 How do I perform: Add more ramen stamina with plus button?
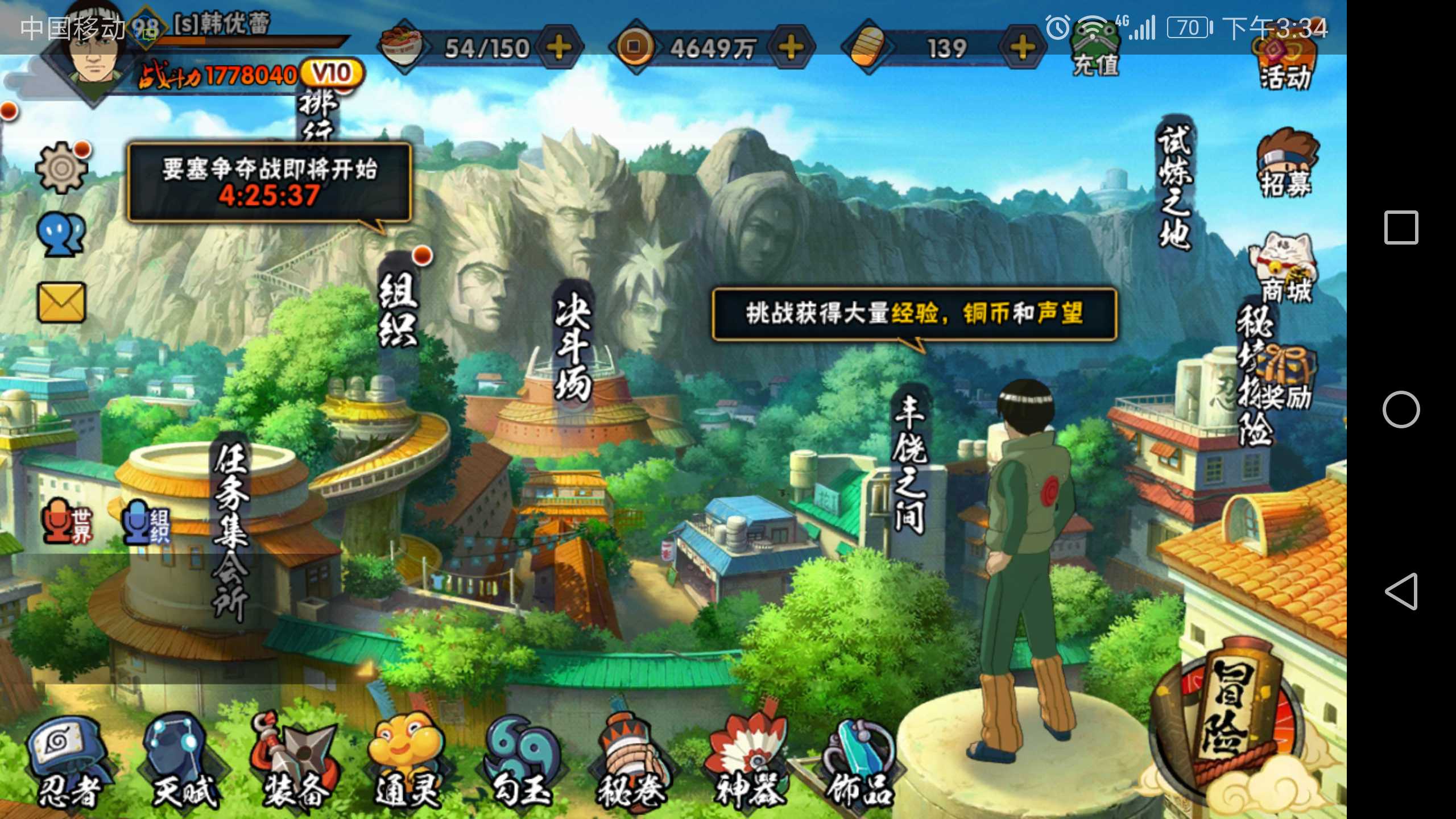(560, 47)
